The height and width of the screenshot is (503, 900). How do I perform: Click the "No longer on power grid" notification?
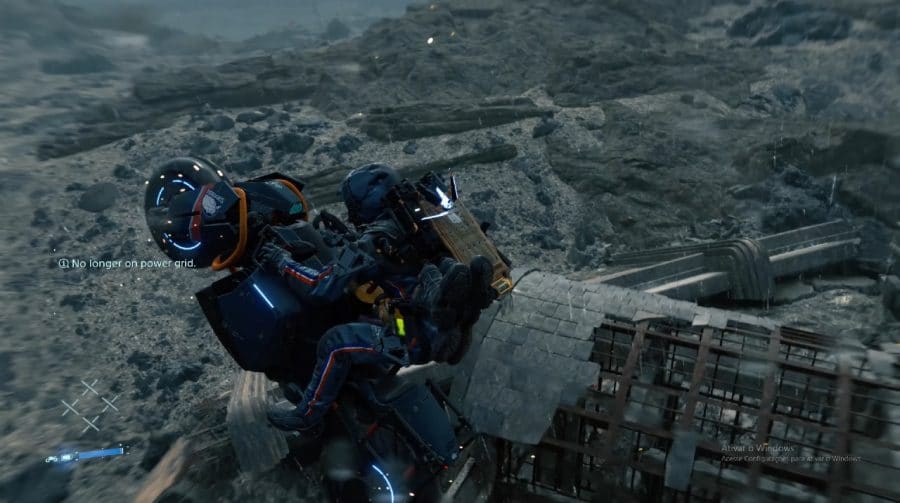(127, 264)
